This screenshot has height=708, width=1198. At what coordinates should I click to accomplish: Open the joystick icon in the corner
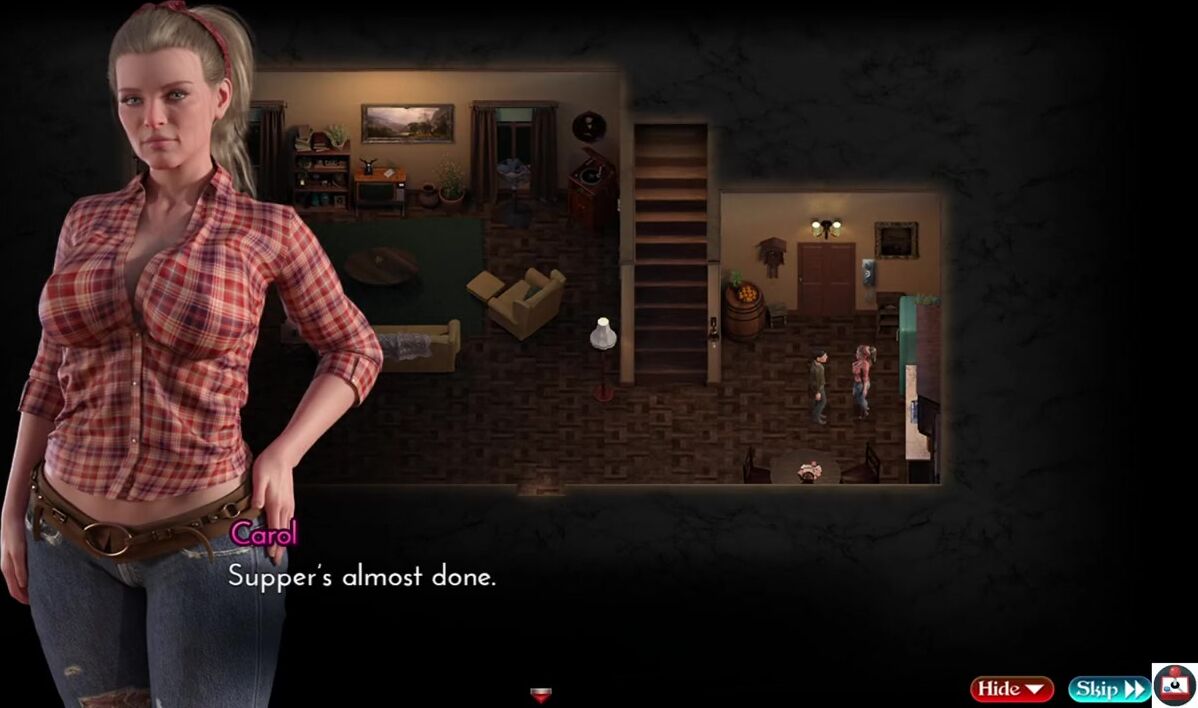[x=1174, y=685]
